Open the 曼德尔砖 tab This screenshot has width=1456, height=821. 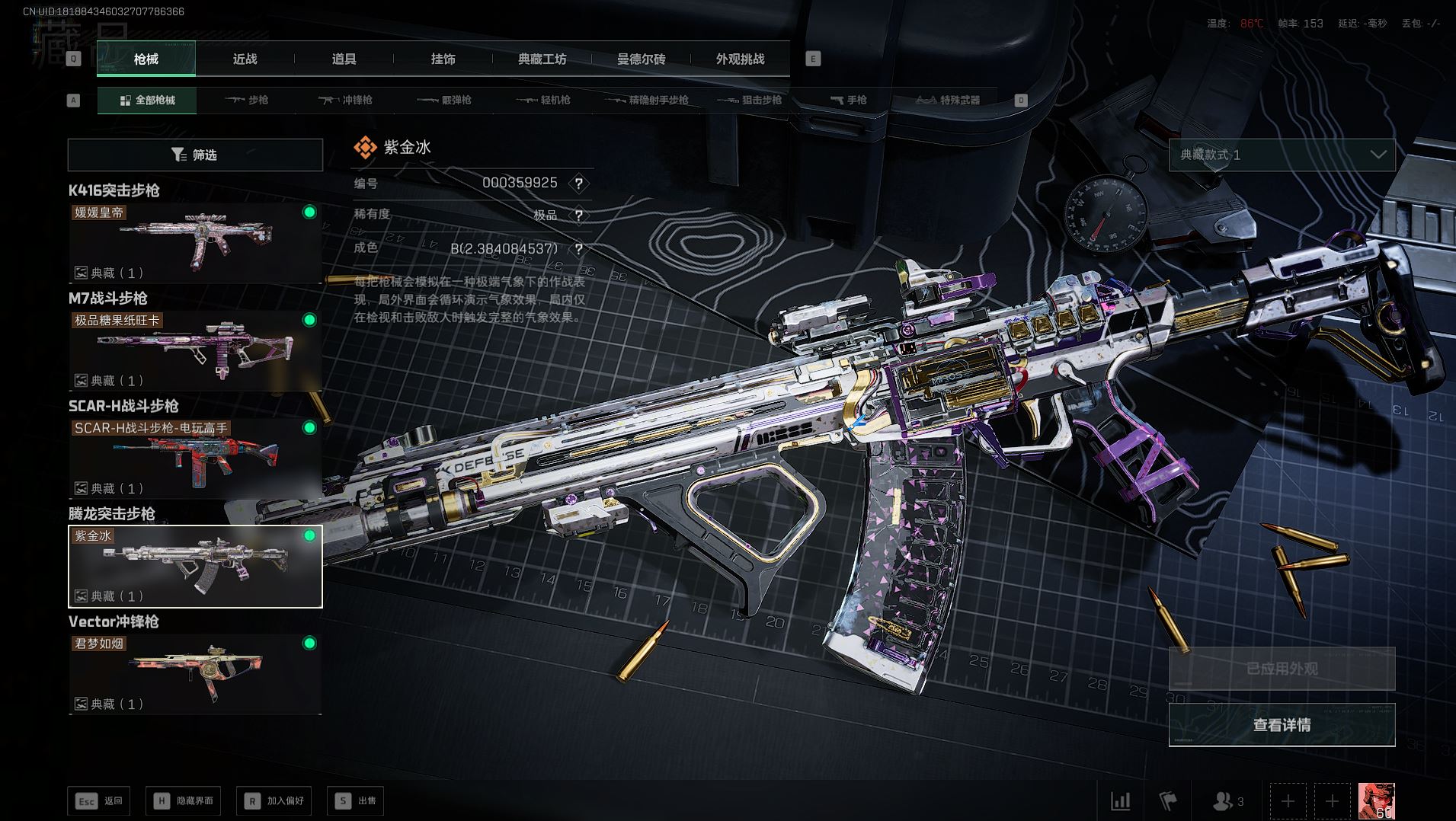click(641, 59)
